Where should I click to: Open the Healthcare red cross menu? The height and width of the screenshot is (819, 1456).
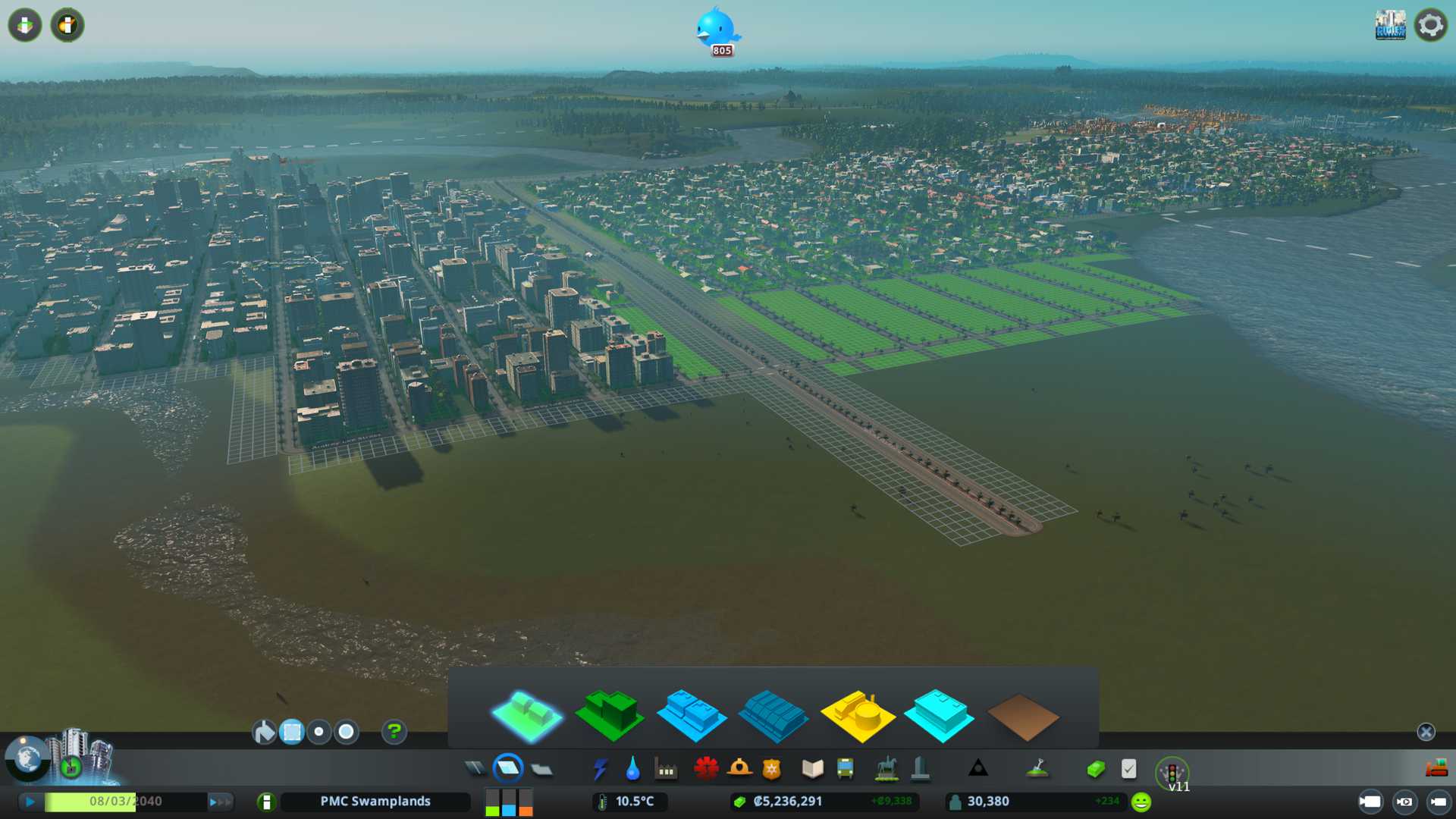click(706, 769)
